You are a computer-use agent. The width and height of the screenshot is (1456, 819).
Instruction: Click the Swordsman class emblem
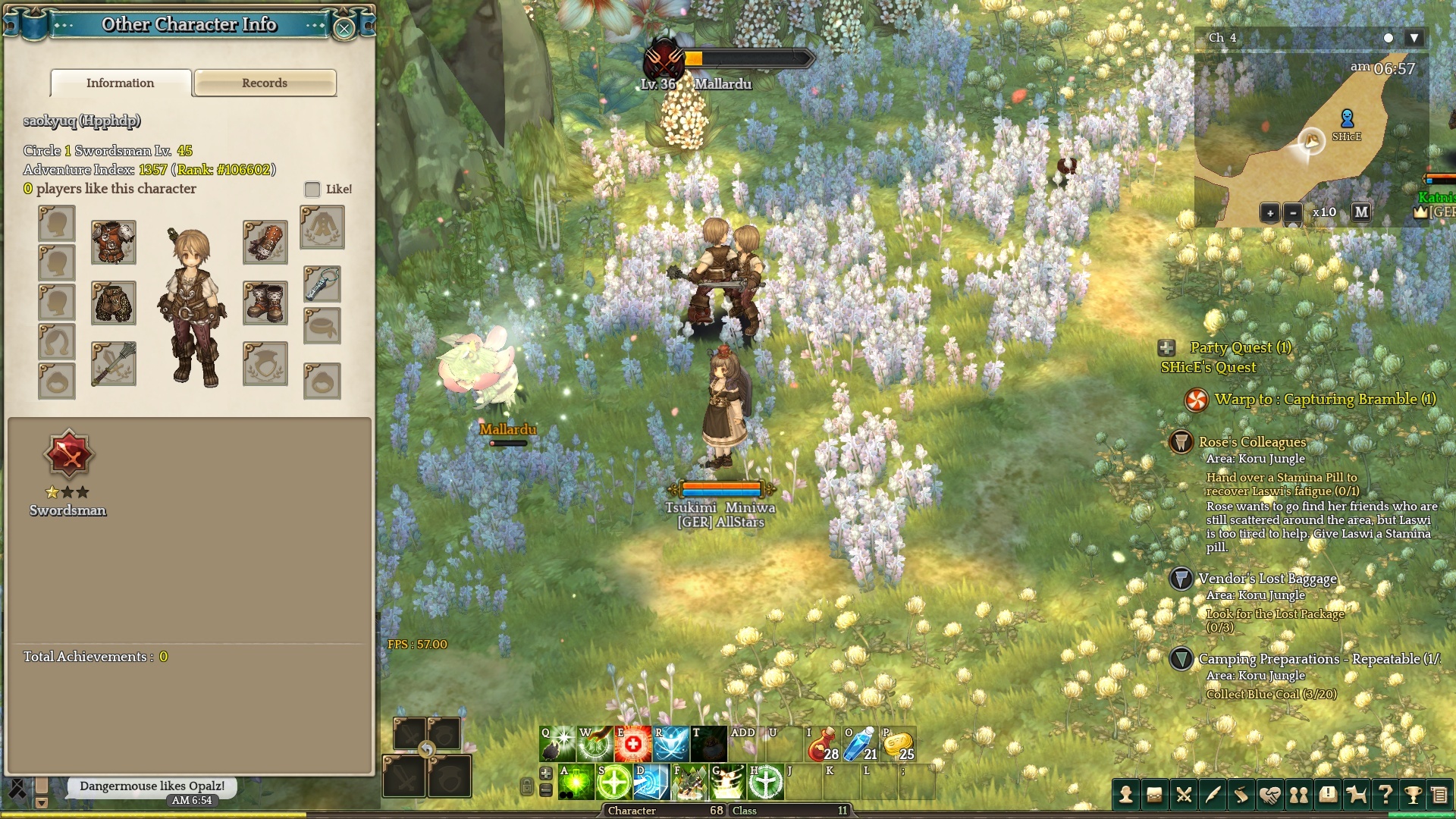(68, 454)
